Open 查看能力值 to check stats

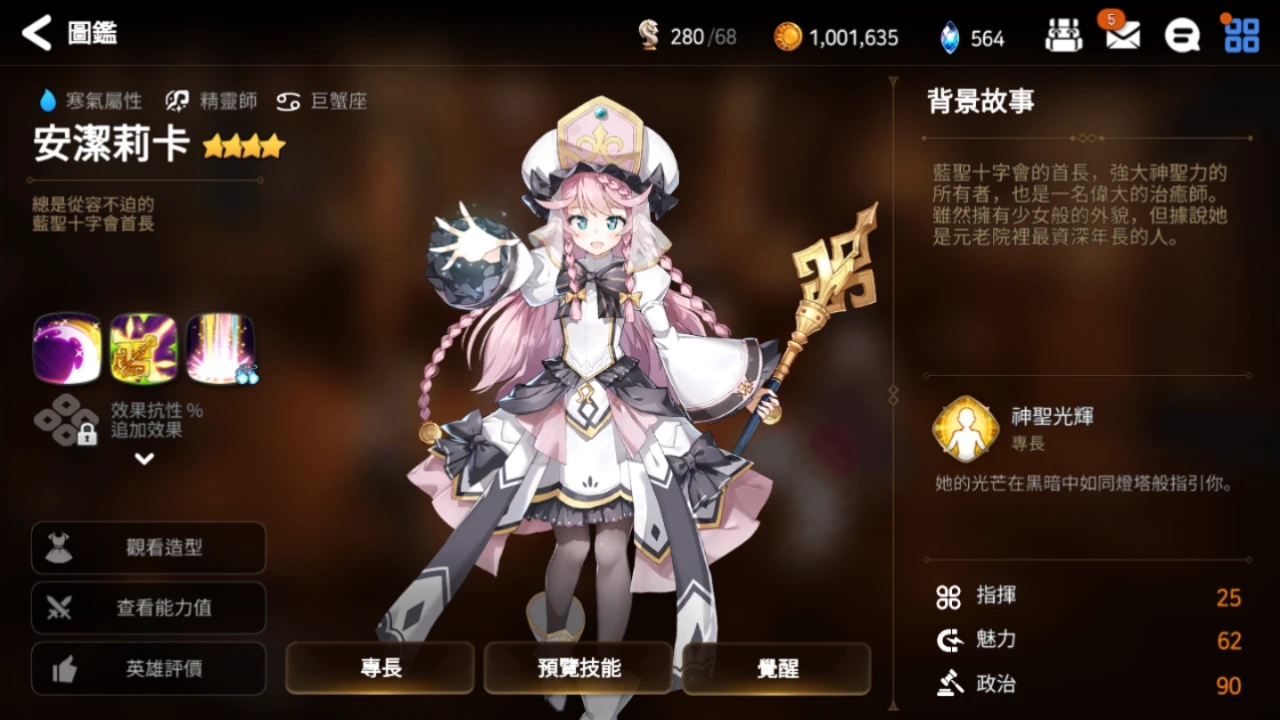pos(148,608)
